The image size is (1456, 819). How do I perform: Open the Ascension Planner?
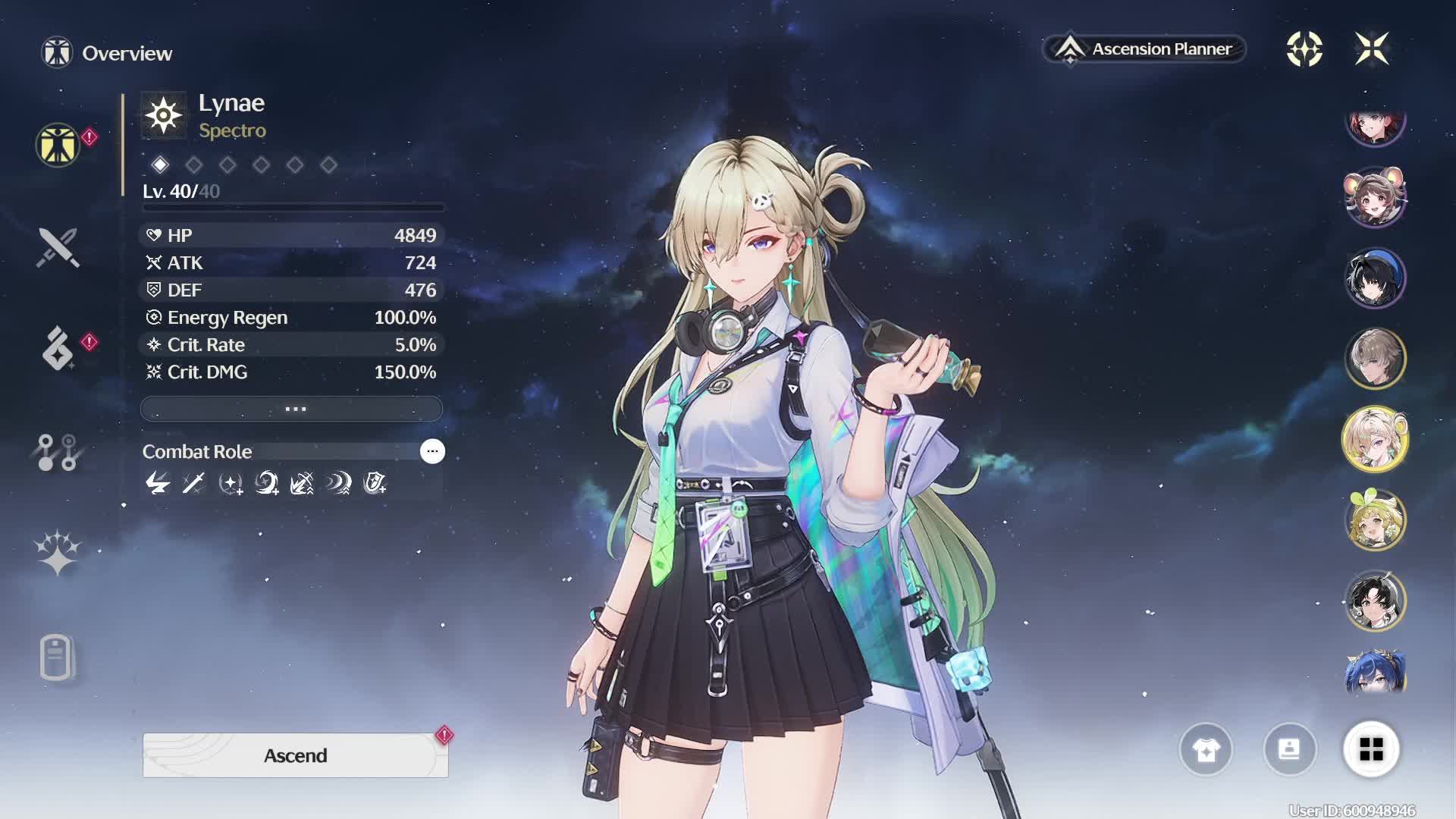pos(1144,49)
